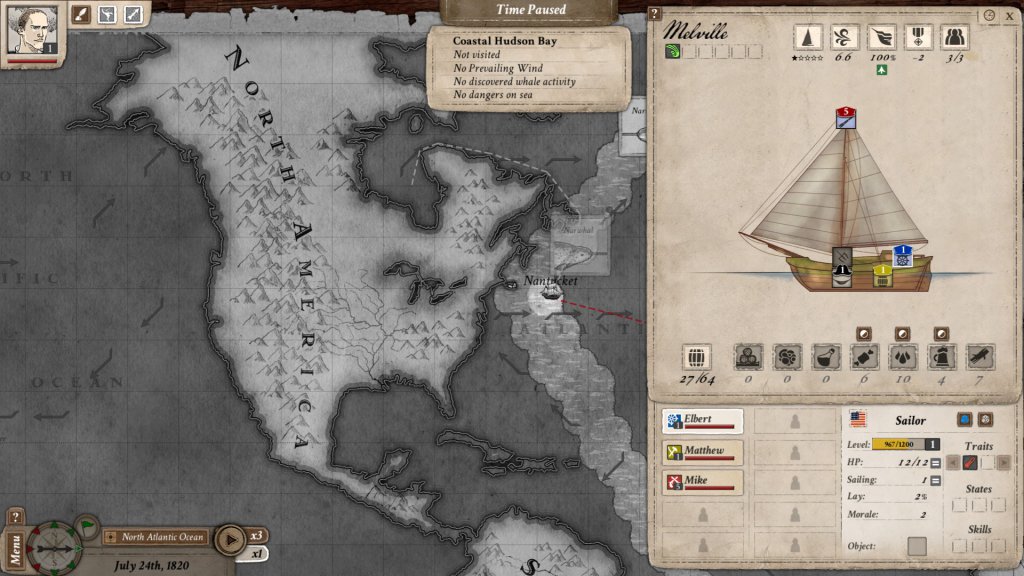Screen dimensions: 1024x576
Task: Click the medal reputation icon
Action: click(x=918, y=37)
